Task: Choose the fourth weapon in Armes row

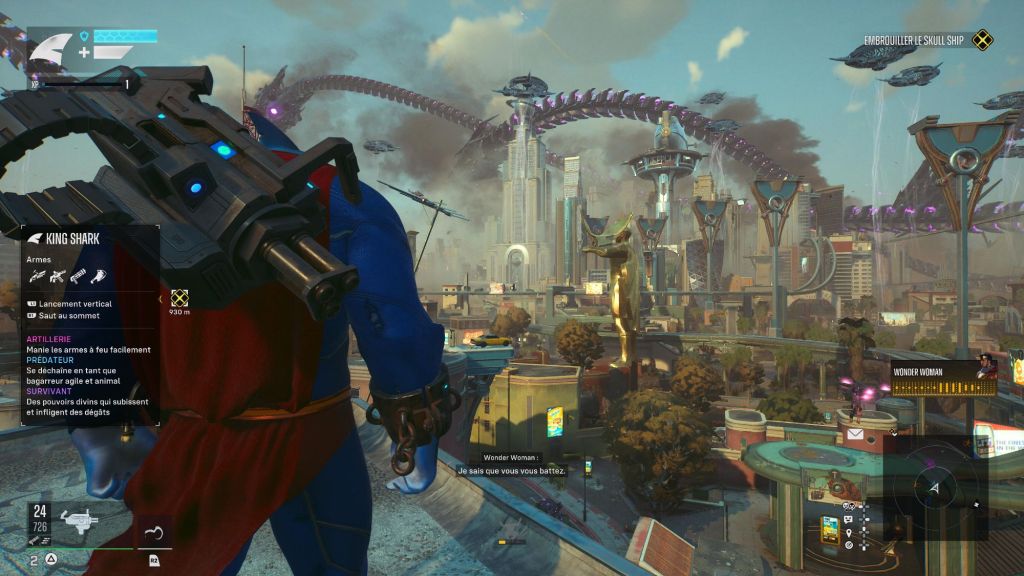Action: 100,276
